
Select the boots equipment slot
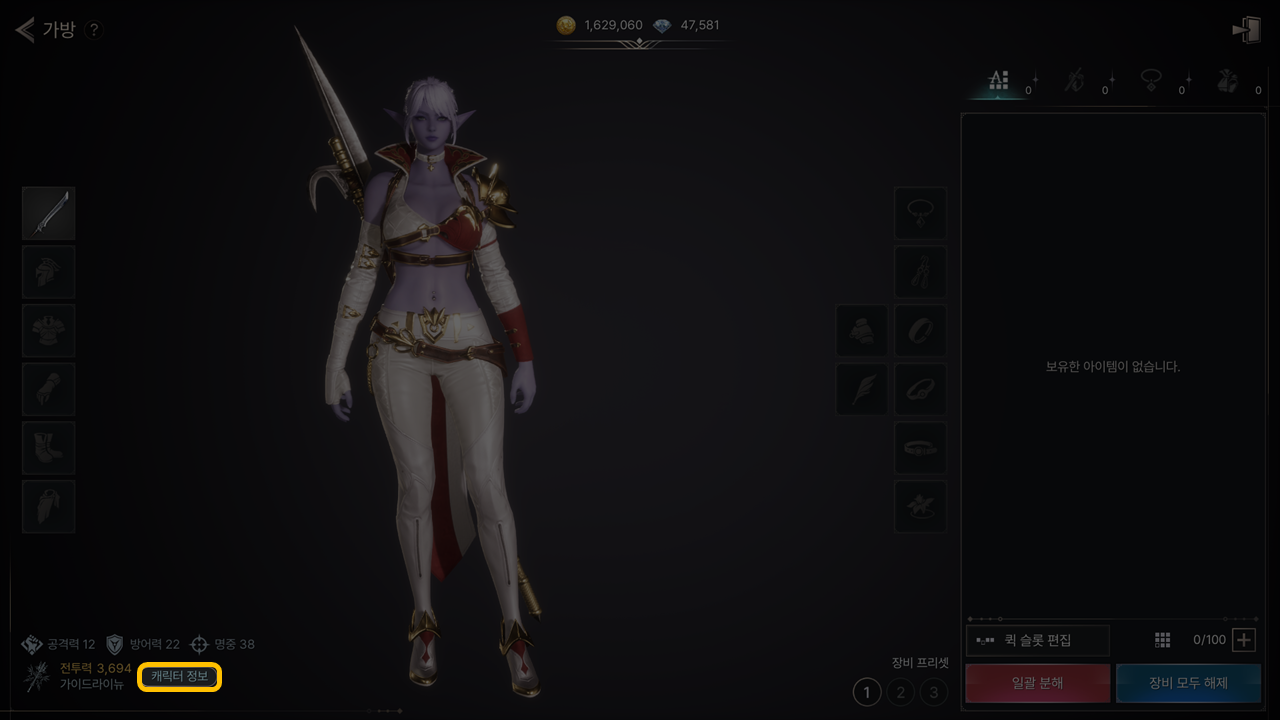49,448
